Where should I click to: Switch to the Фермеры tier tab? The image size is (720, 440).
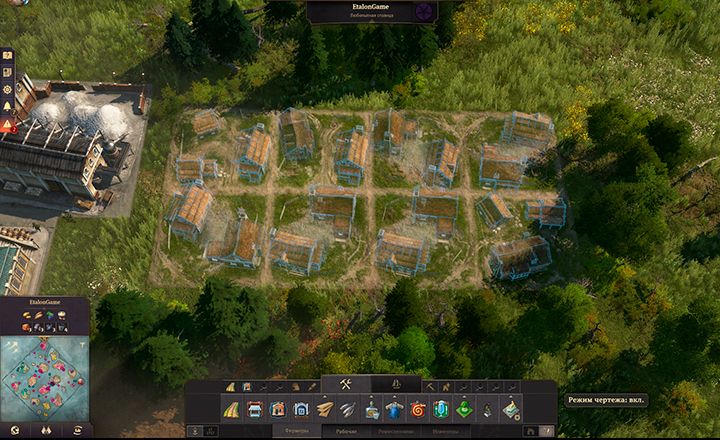[x=295, y=431]
